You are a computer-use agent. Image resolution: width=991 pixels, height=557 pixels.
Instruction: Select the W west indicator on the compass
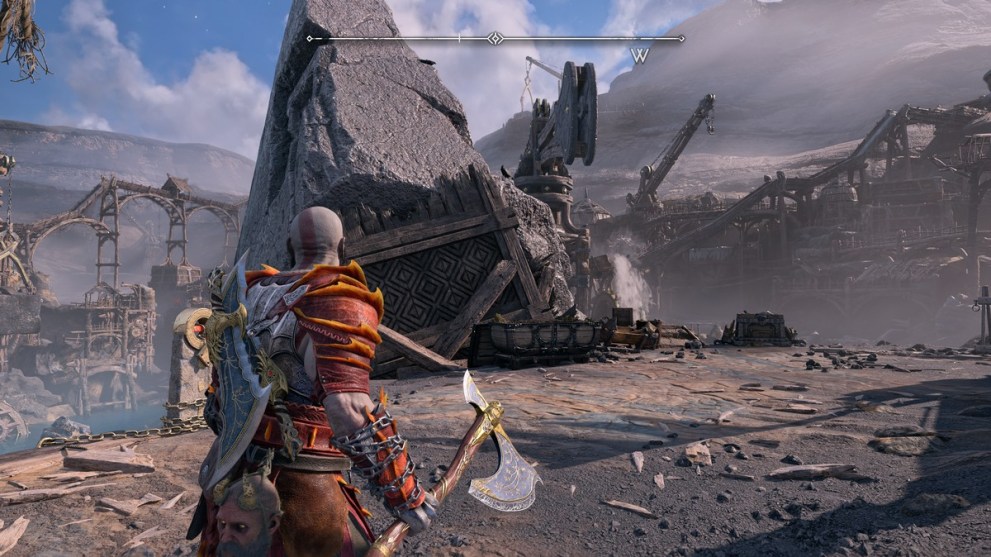pos(639,56)
